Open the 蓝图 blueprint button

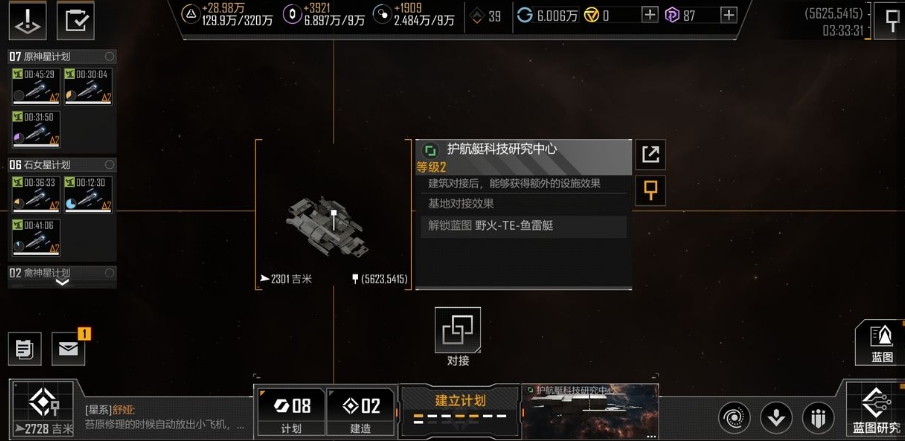click(881, 342)
